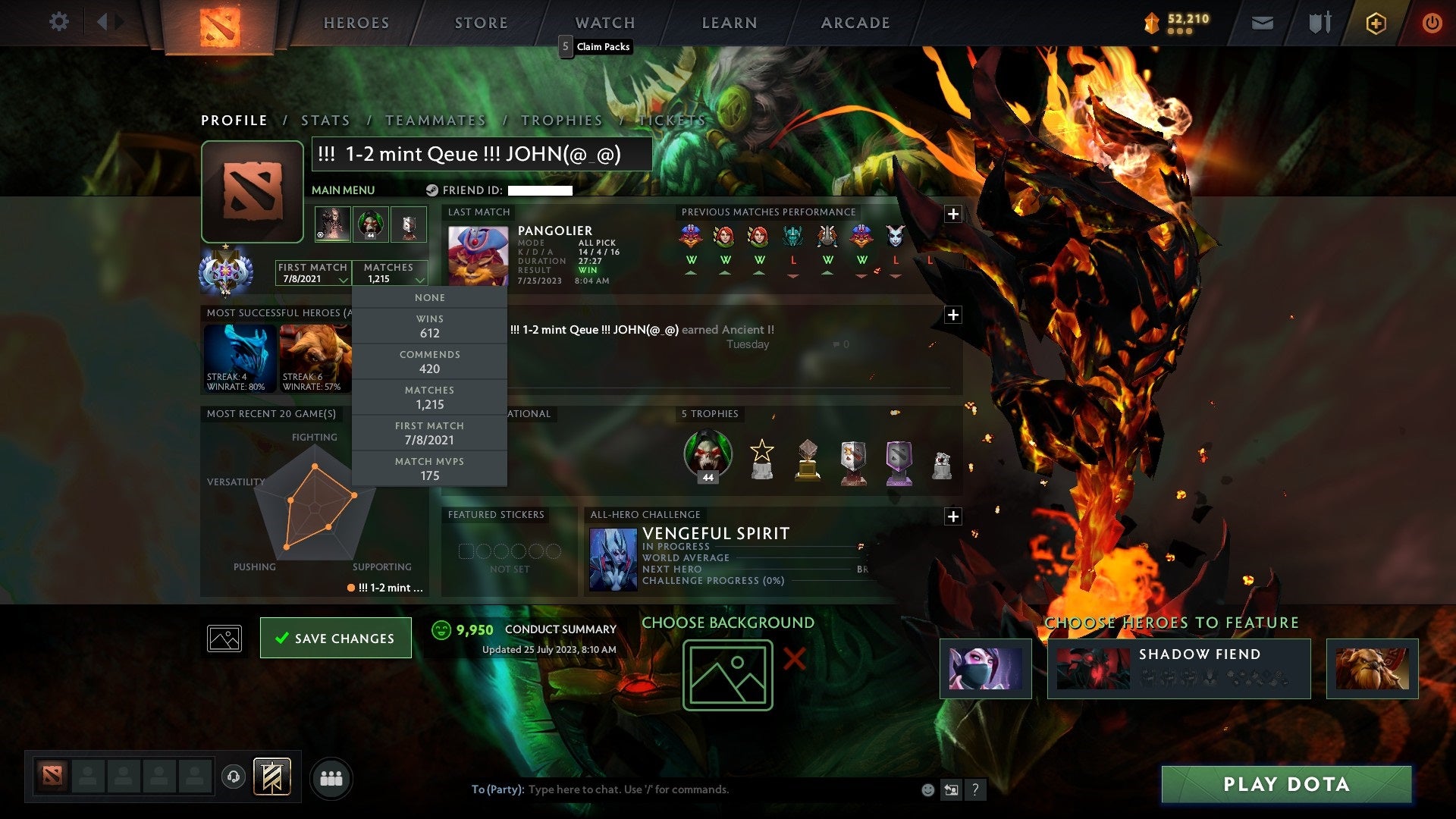This screenshot has height=819, width=1456.
Task: Click the settings gear icon
Action: click(x=58, y=23)
